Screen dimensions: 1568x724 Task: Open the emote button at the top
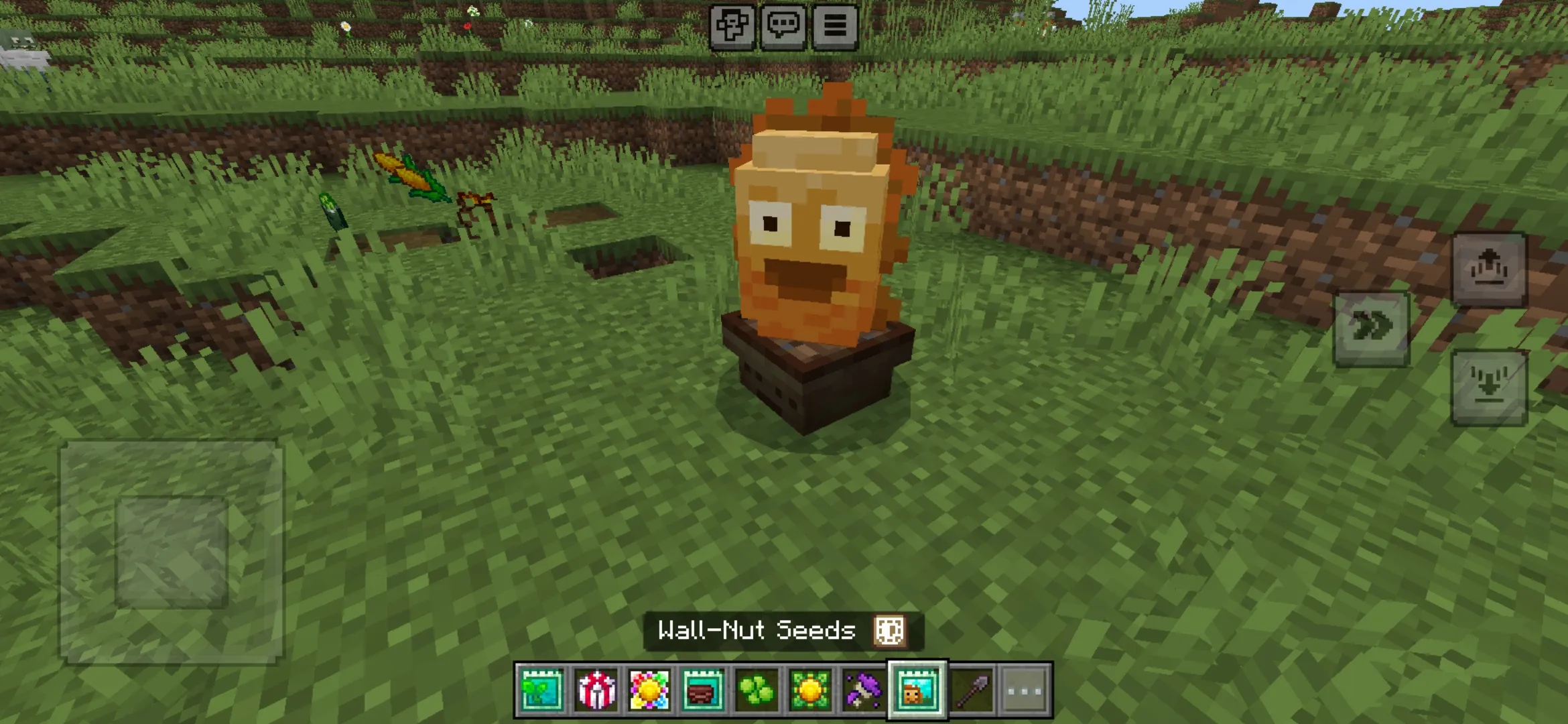(x=732, y=26)
